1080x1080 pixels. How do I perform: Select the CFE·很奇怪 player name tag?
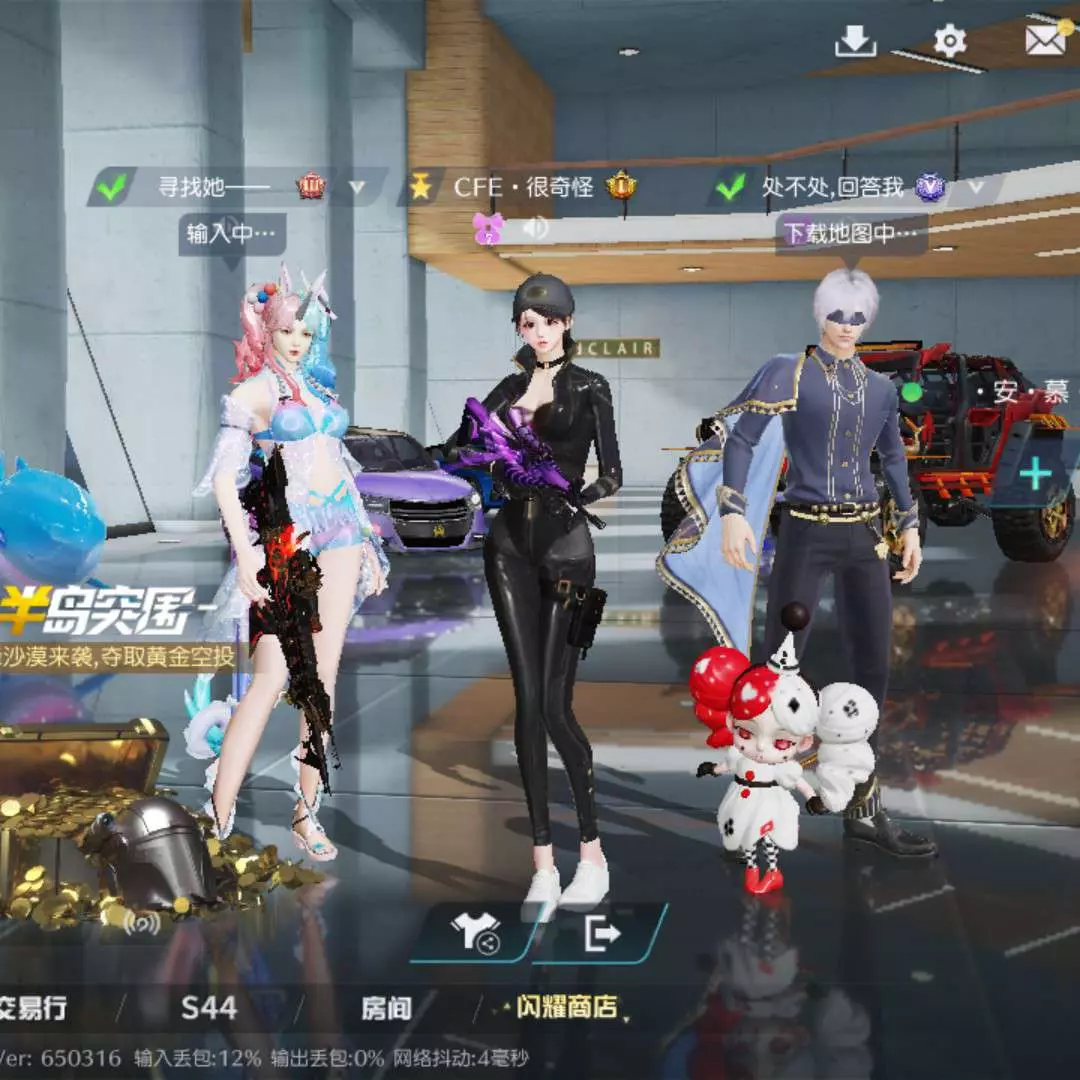tap(522, 186)
